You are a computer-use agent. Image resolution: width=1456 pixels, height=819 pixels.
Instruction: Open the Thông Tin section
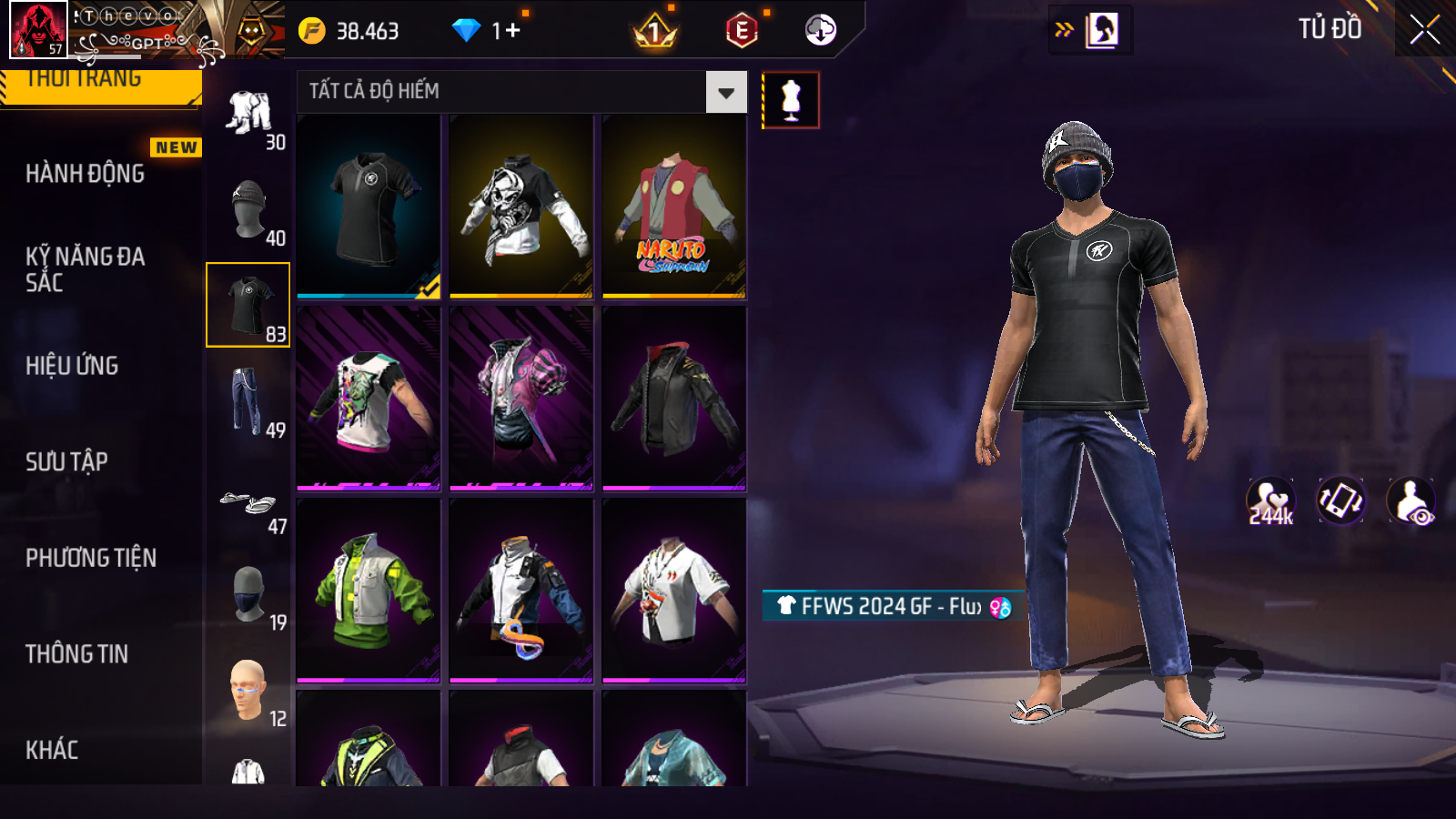(77, 653)
